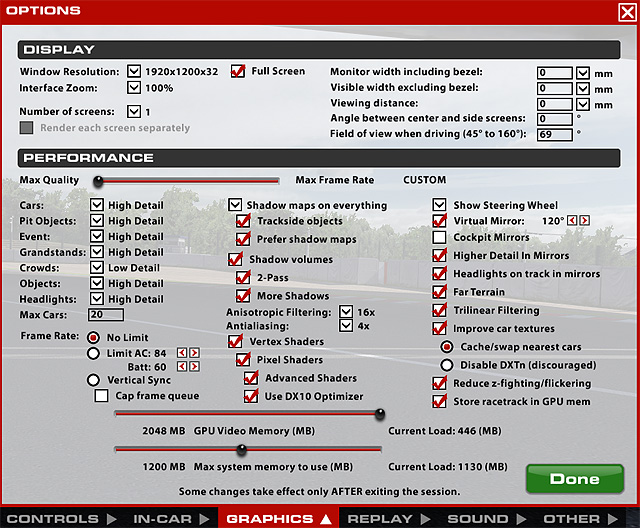Viewport: 640px width, 528px height.
Task: Open the Crowds detail dropdown
Action: (x=96, y=268)
